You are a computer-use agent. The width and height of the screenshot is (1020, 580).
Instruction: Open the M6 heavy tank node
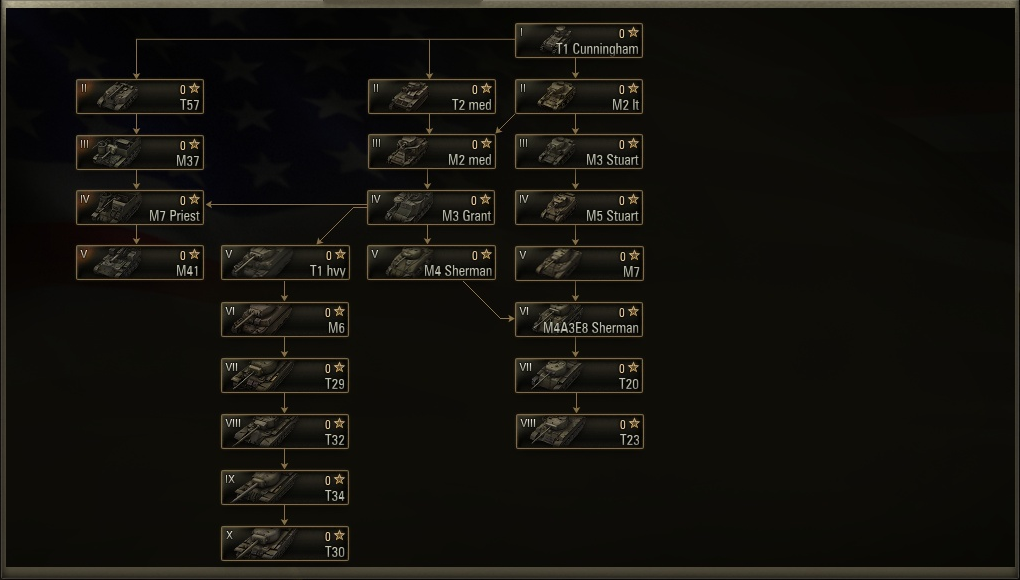click(285, 320)
